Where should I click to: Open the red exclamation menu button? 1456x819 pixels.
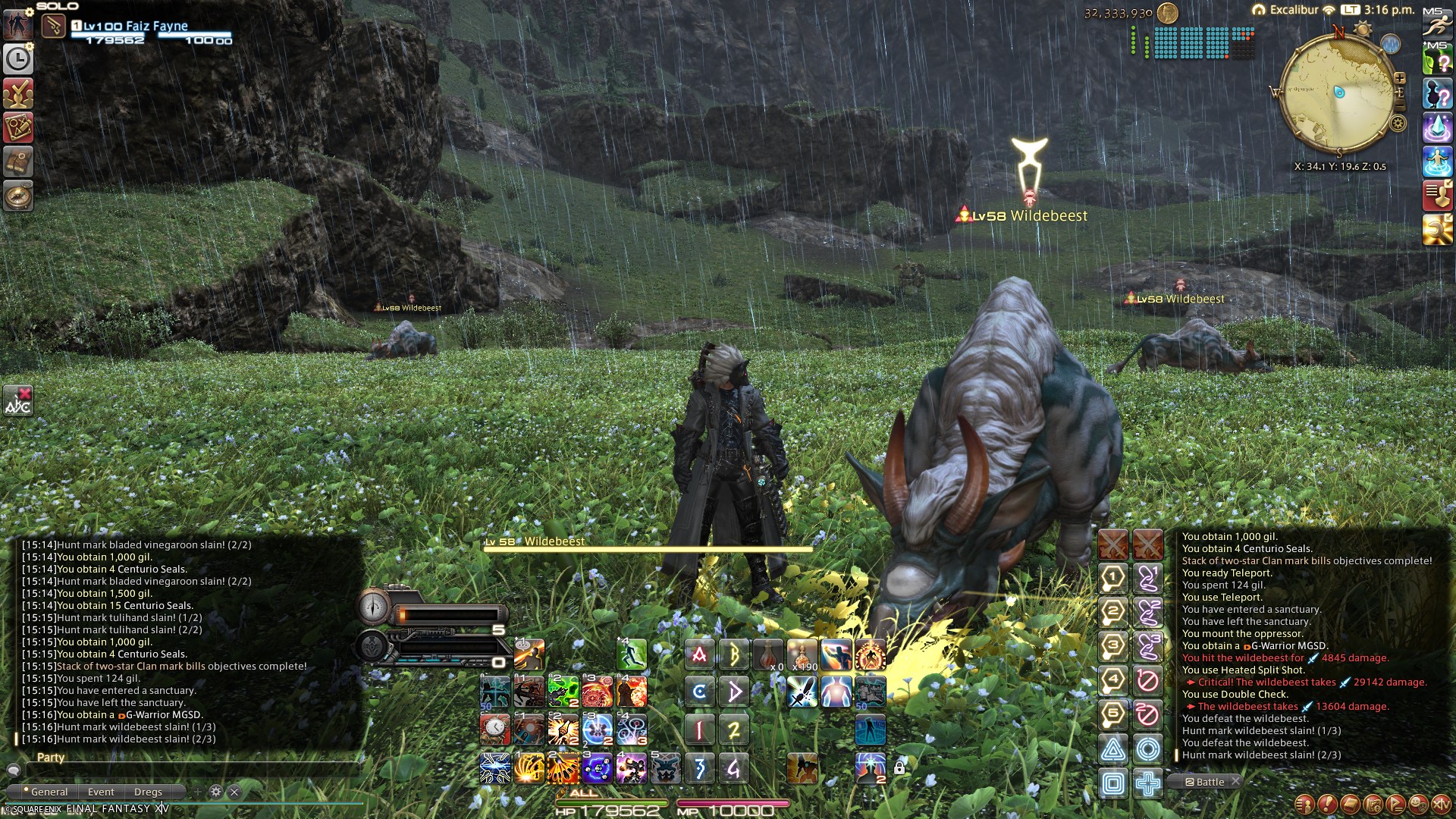click(1326, 804)
